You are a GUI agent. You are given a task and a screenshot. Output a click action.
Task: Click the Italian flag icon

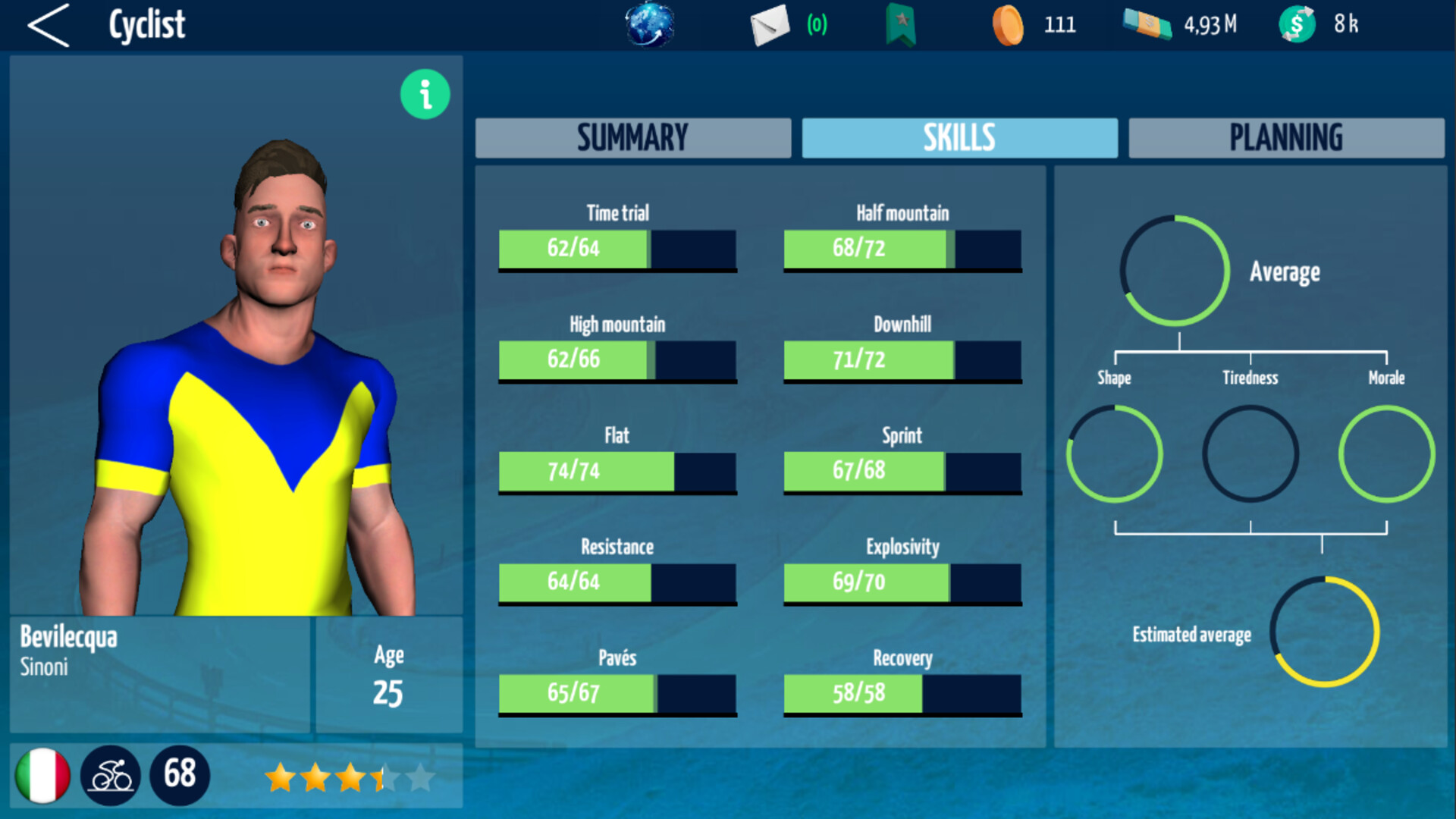(43, 775)
